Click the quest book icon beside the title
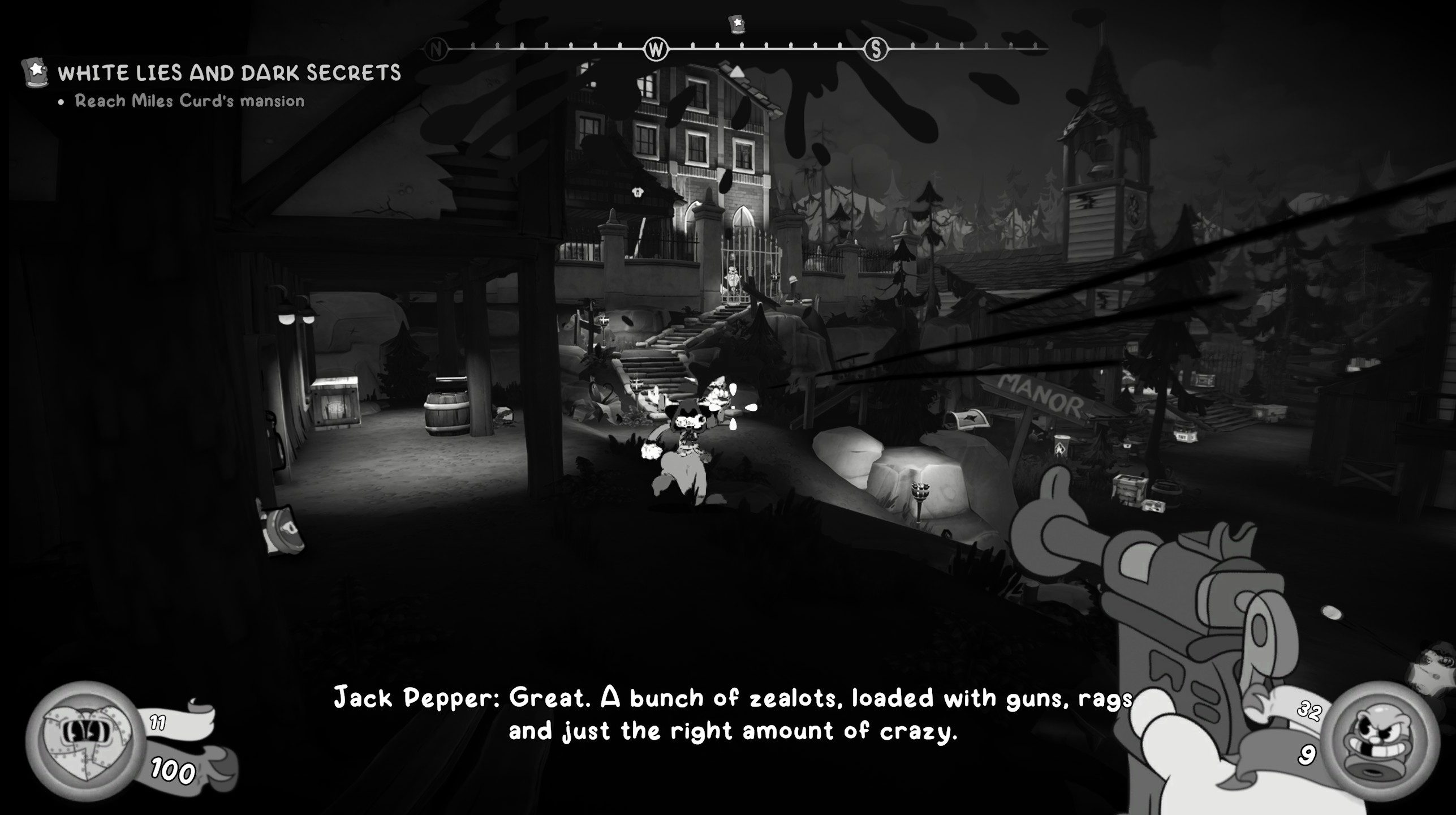1456x815 pixels. pos(36,73)
